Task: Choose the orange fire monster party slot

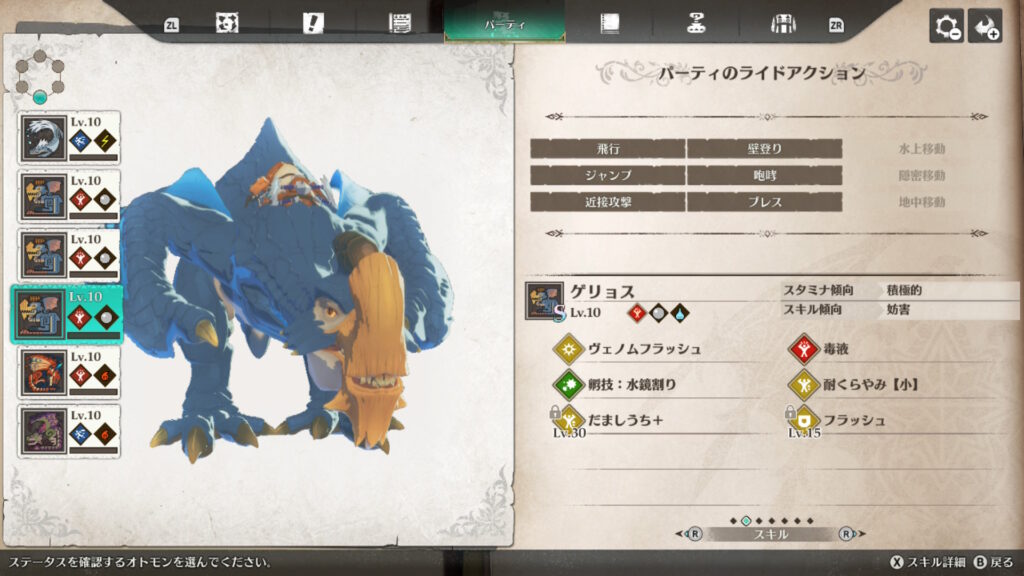Action: point(69,373)
